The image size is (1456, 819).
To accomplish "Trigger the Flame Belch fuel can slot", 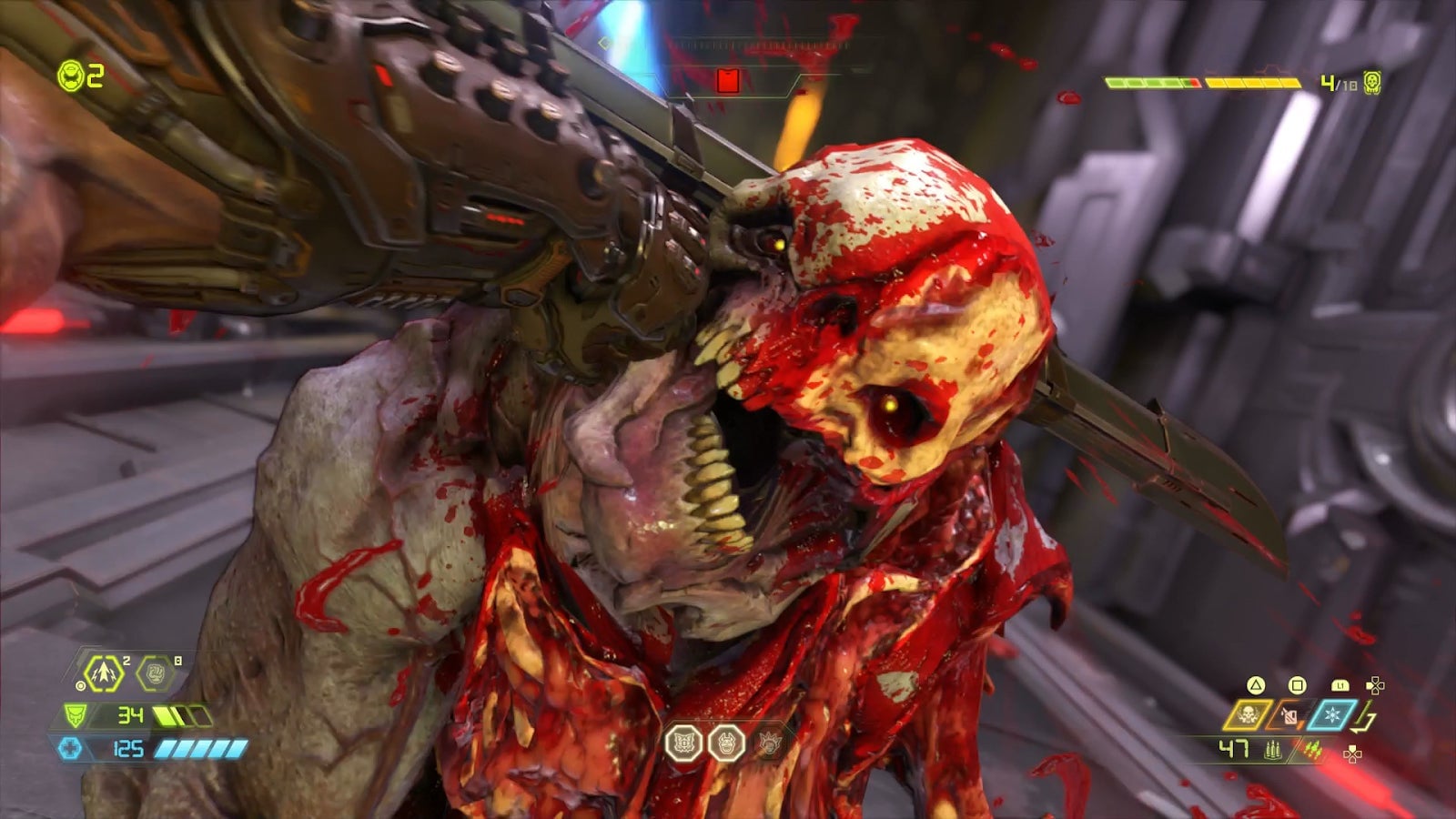I will point(1289,715).
